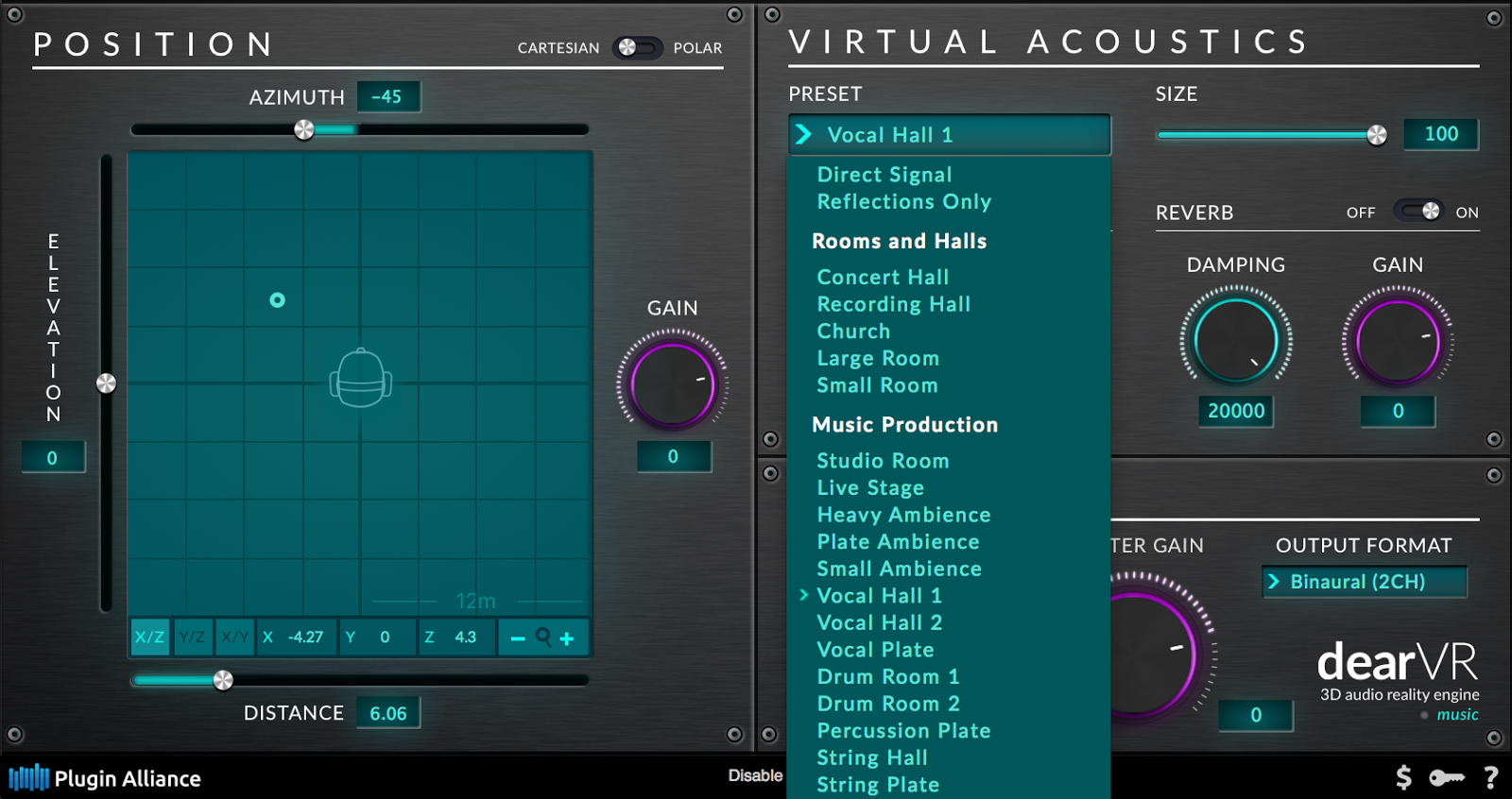Zoom in the position grid with the plus icon

pyautogui.click(x=567, y=637)
